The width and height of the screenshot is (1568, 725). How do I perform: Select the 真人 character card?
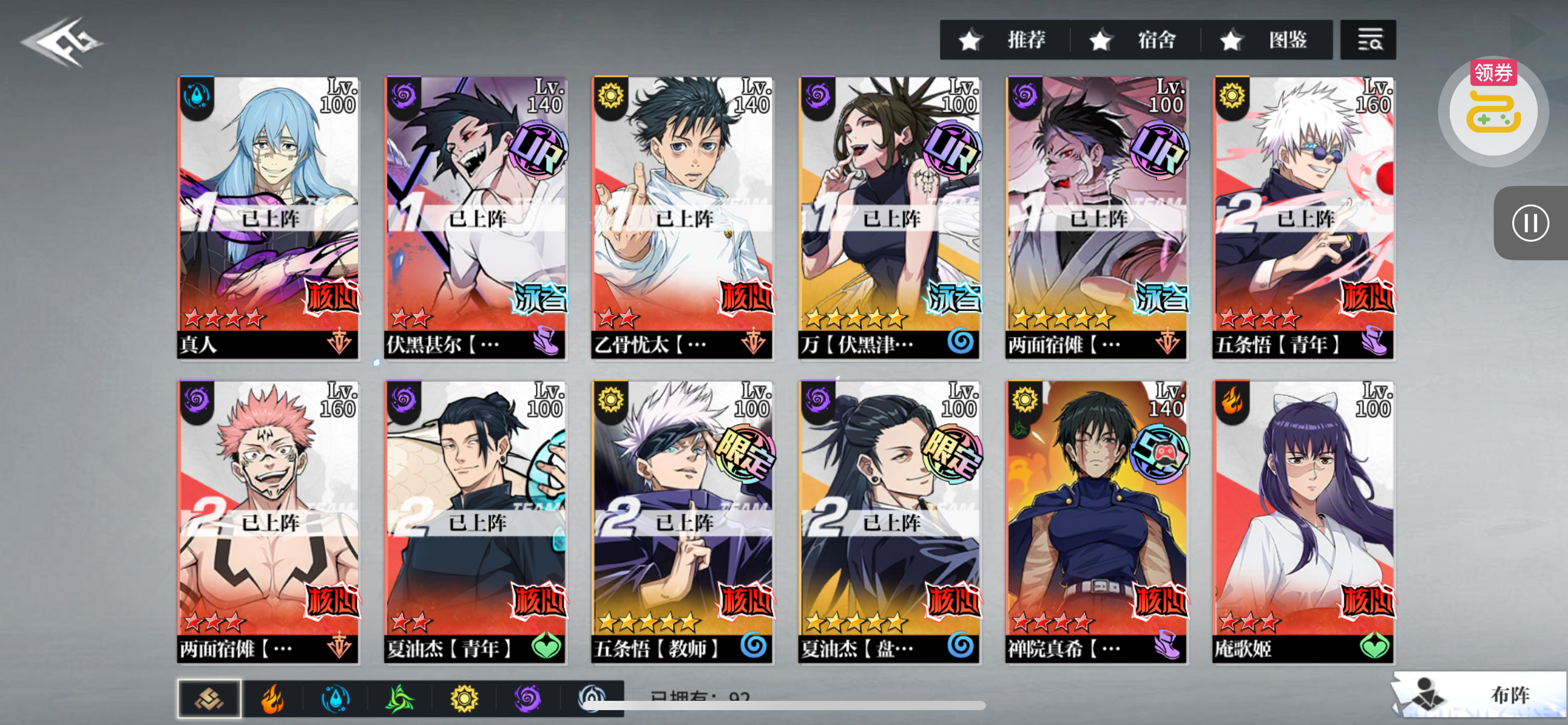(x=268, y=217)
